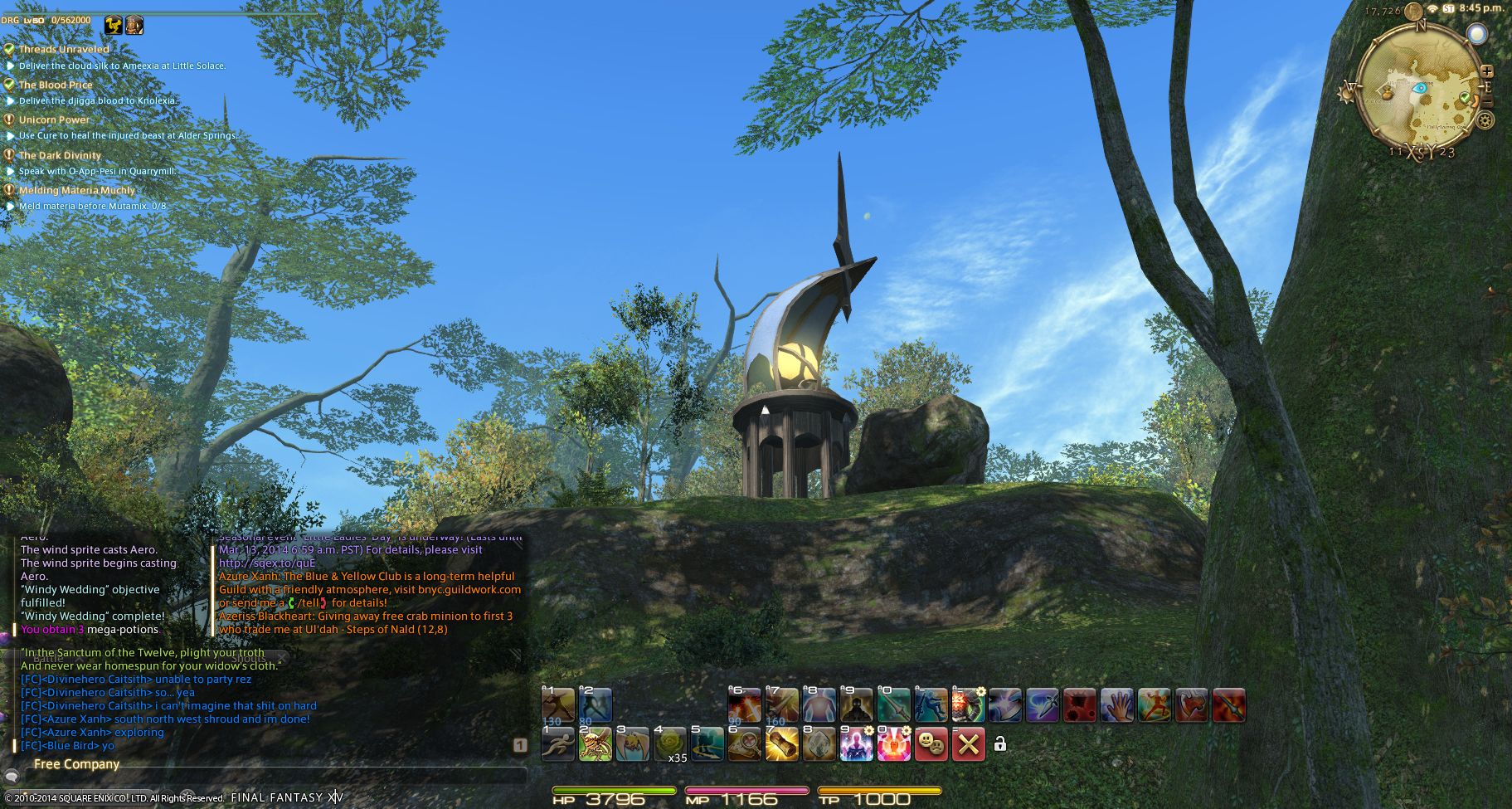
Task: Open minimap settings via the gear button
Action: [1485, 120]
